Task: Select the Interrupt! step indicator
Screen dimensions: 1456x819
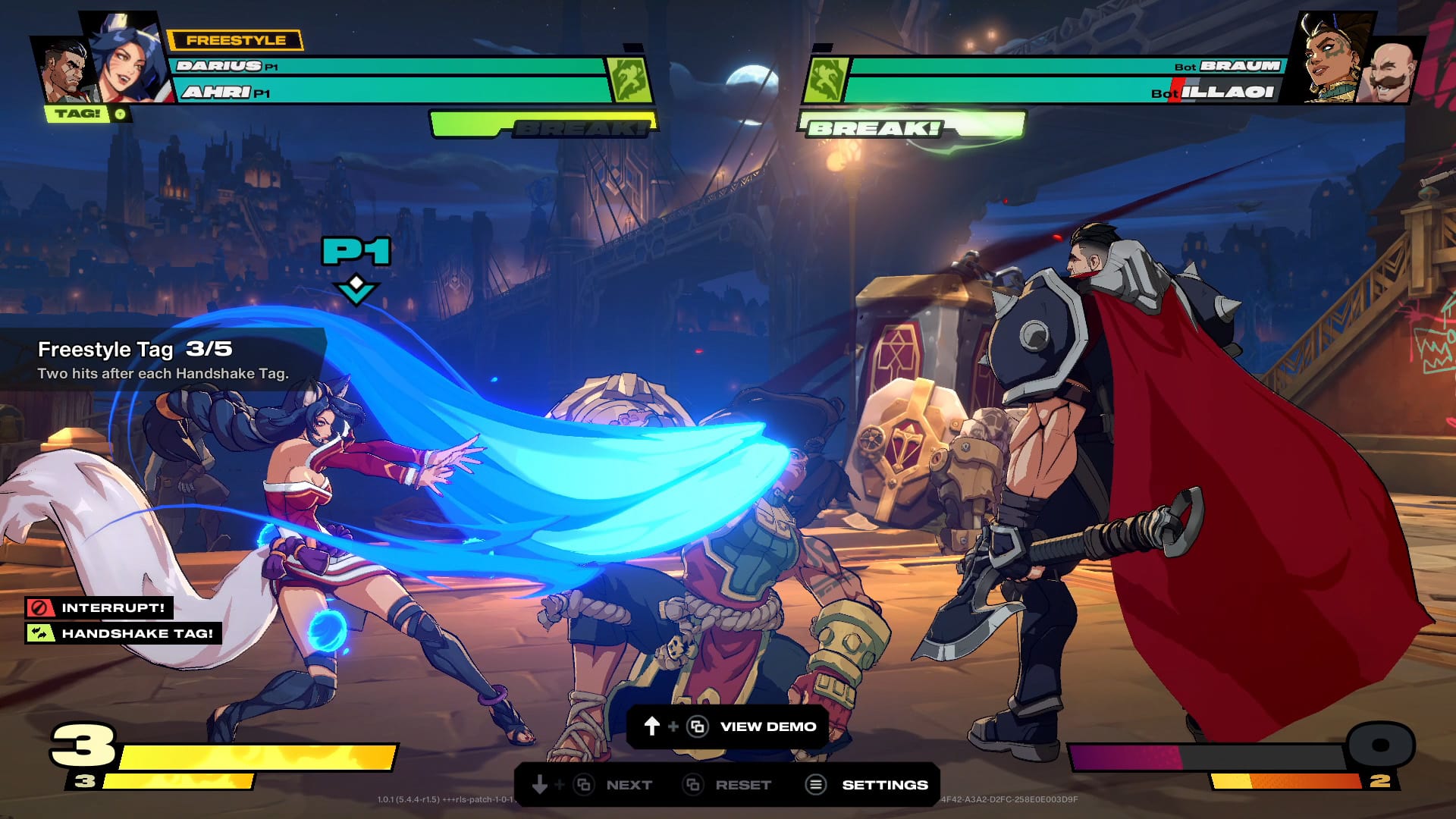Action: coord(99,607)
